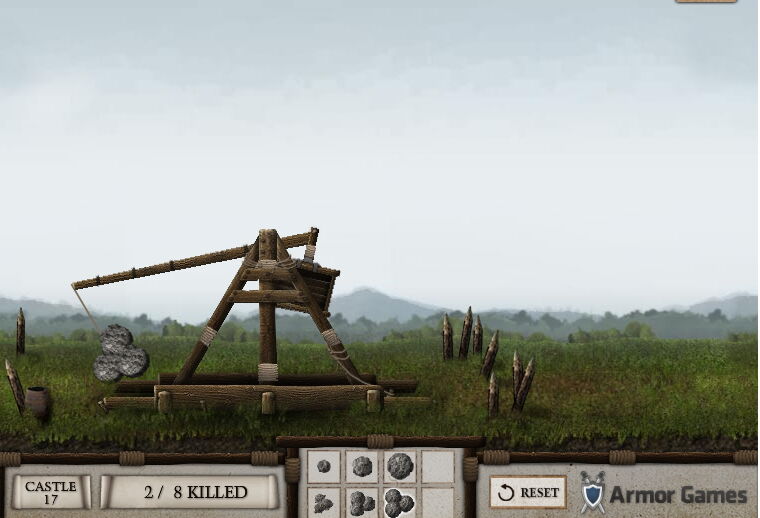The image size is (760, 518).
Task: Open the Armor Games logo link
Action: coord(664,494)
